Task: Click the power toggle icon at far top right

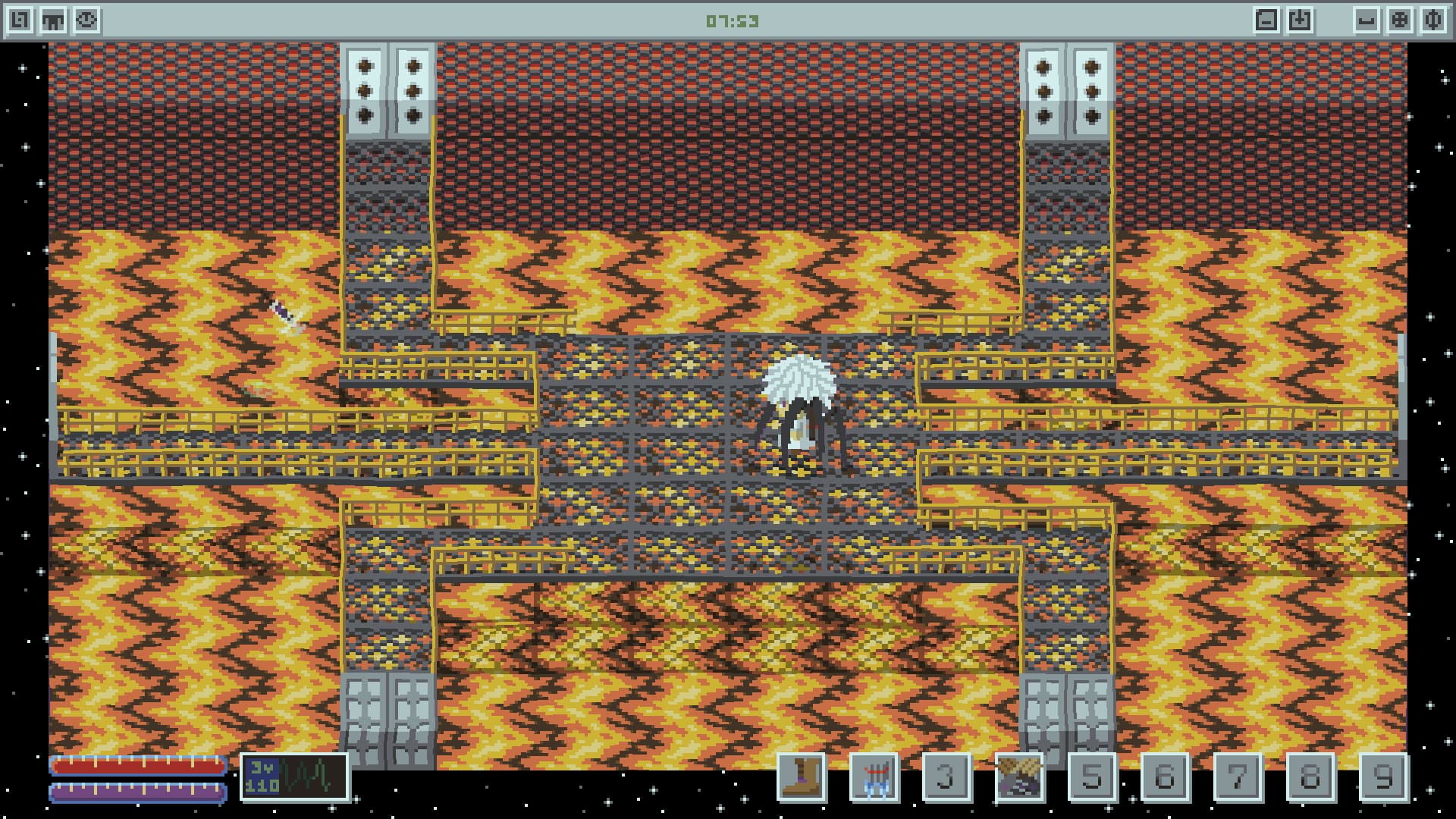Action: point(1434,20)
